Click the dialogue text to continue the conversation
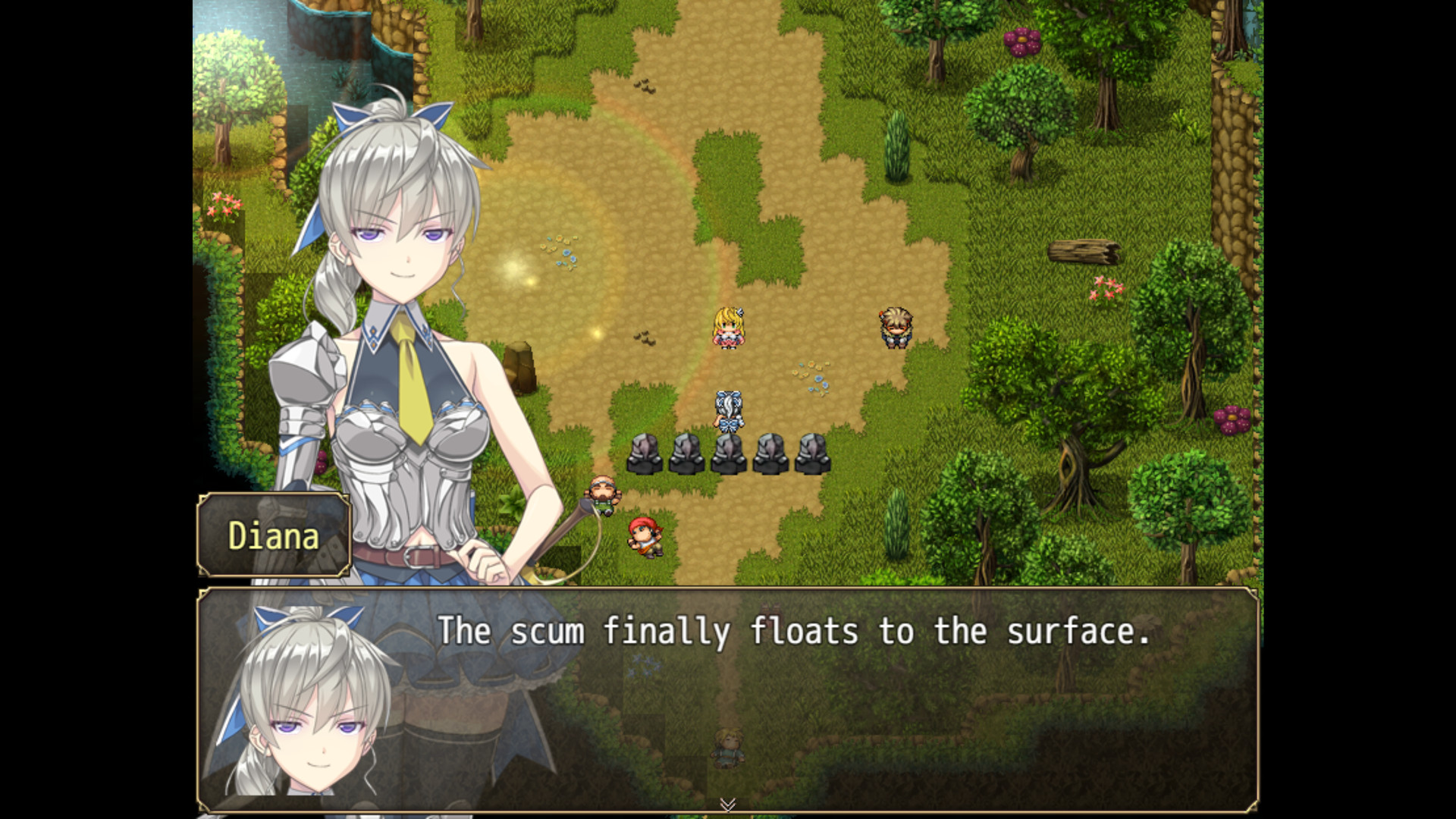Image resolution: width=1456 pixels, height=819 pixels. coord(789,632)
